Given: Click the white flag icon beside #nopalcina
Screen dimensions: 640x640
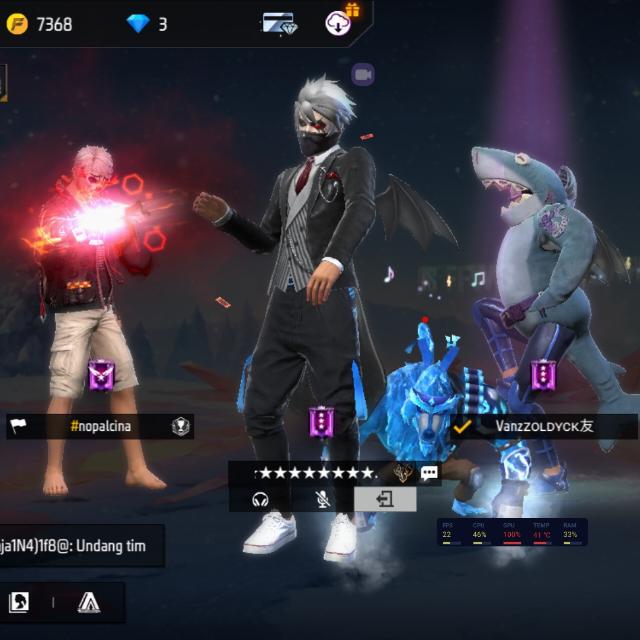Looking at the screenshot, I should (x=19, y=426).
